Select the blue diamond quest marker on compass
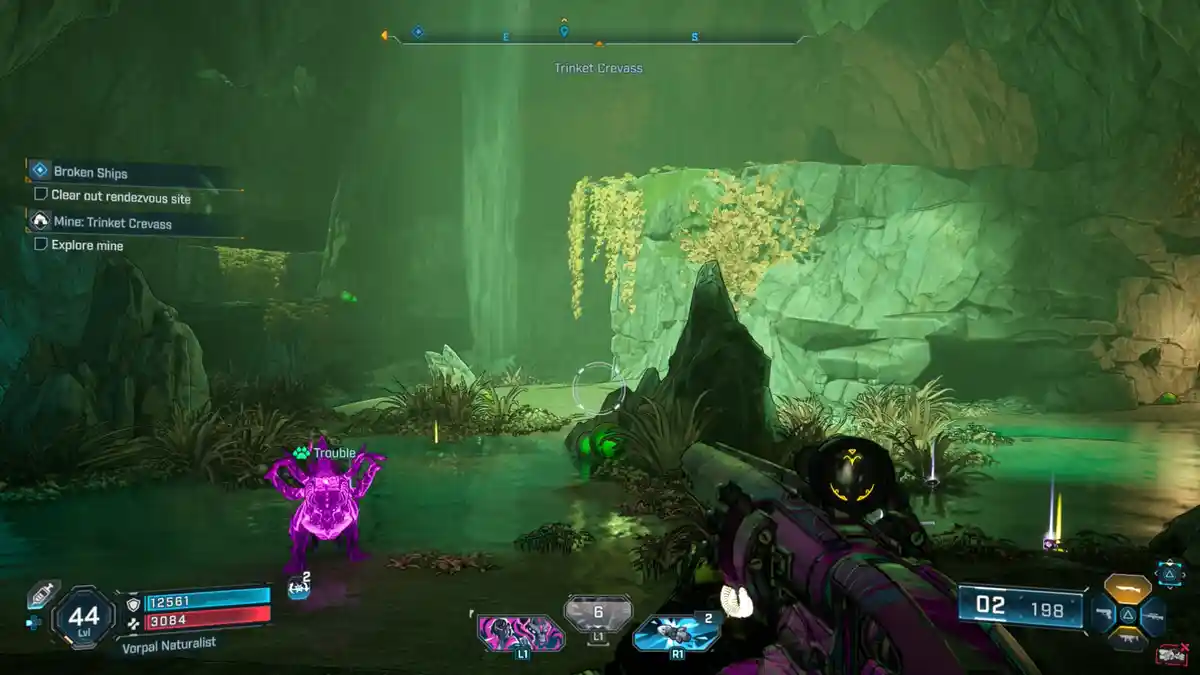The width and height of the screenshot is (1200, 675). [417, 32]
